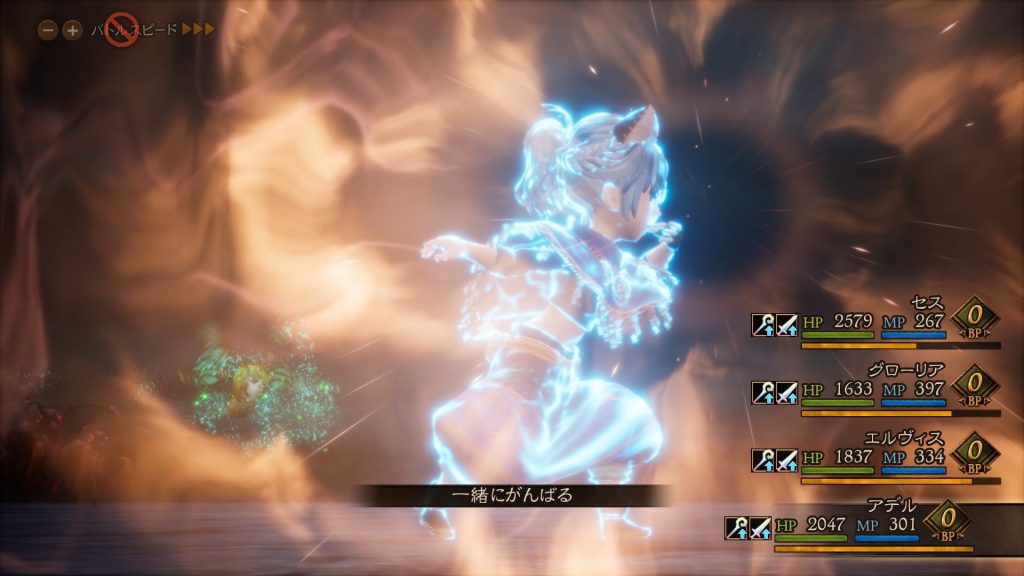Image resolution: width=1024 pixels, height=576 pixels.
Task: Inspect グローリア's sword attack-up buff icon
Action: pyautogui.click(x=787, y=391)
